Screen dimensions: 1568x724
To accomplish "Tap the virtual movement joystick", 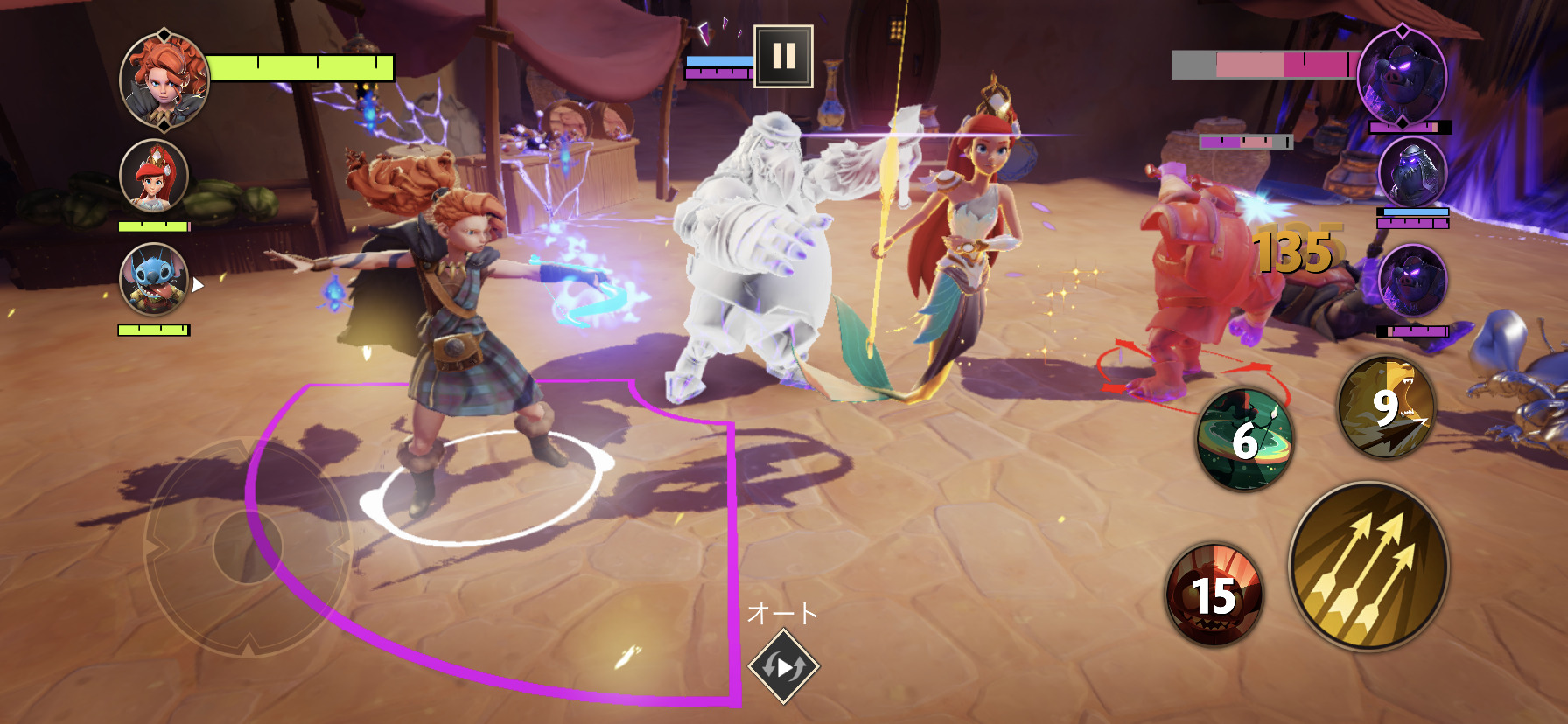I will click(x=248, y=546).
